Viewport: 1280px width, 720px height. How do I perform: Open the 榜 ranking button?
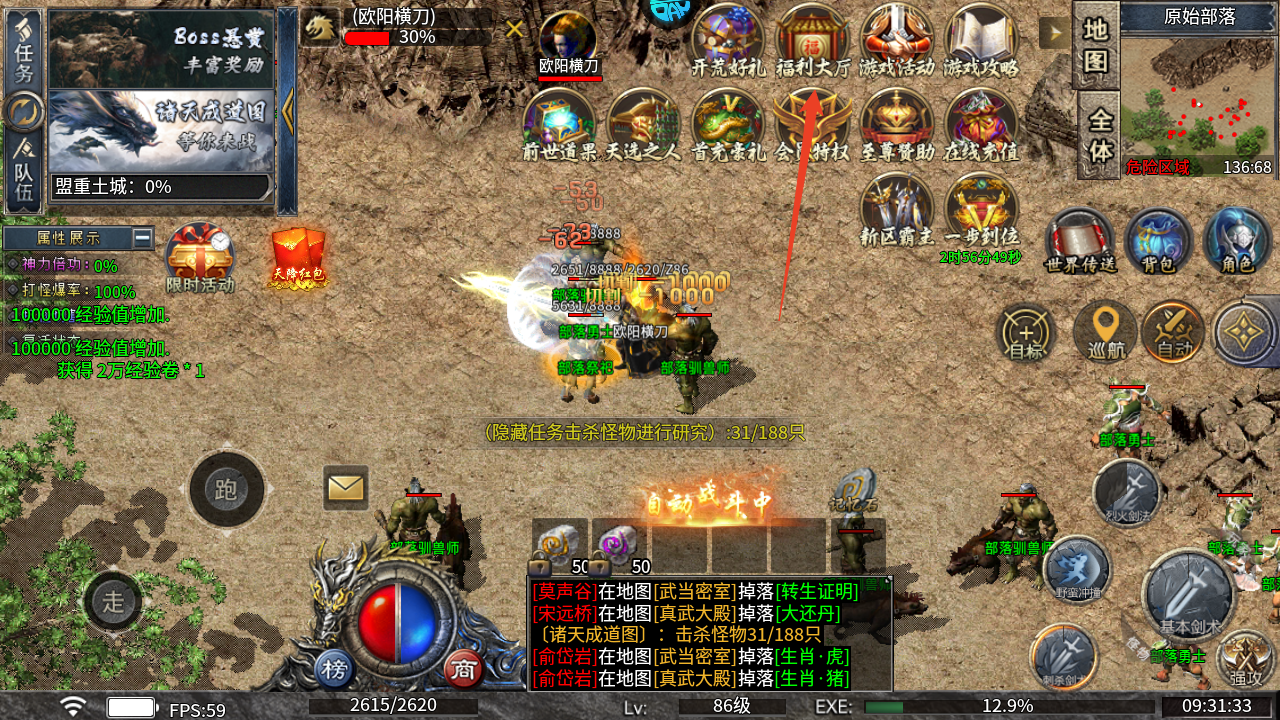[x=335, y=668]
